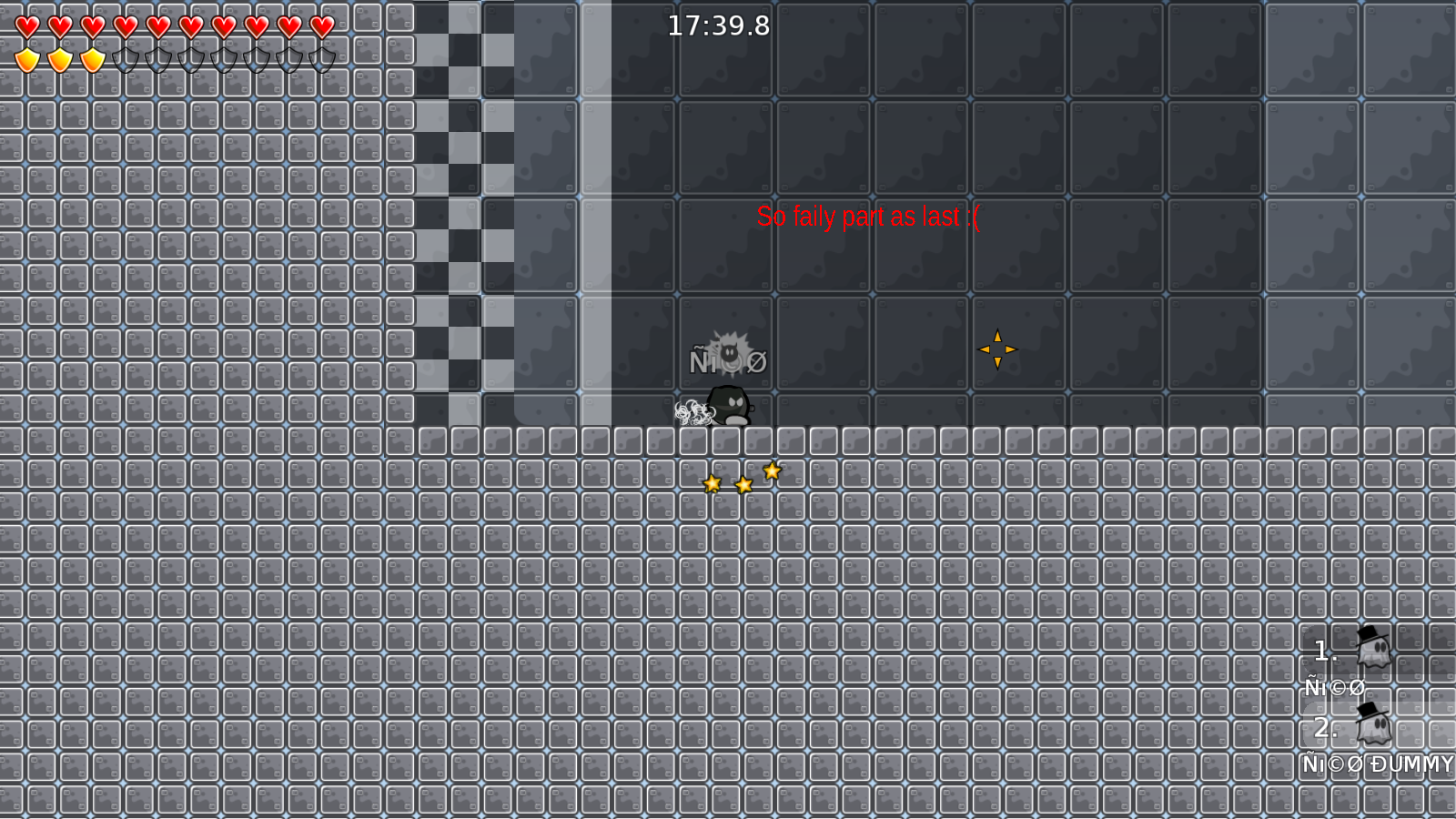Toggle the middle star below the tee
The image size is (1456, 819).
743,485
